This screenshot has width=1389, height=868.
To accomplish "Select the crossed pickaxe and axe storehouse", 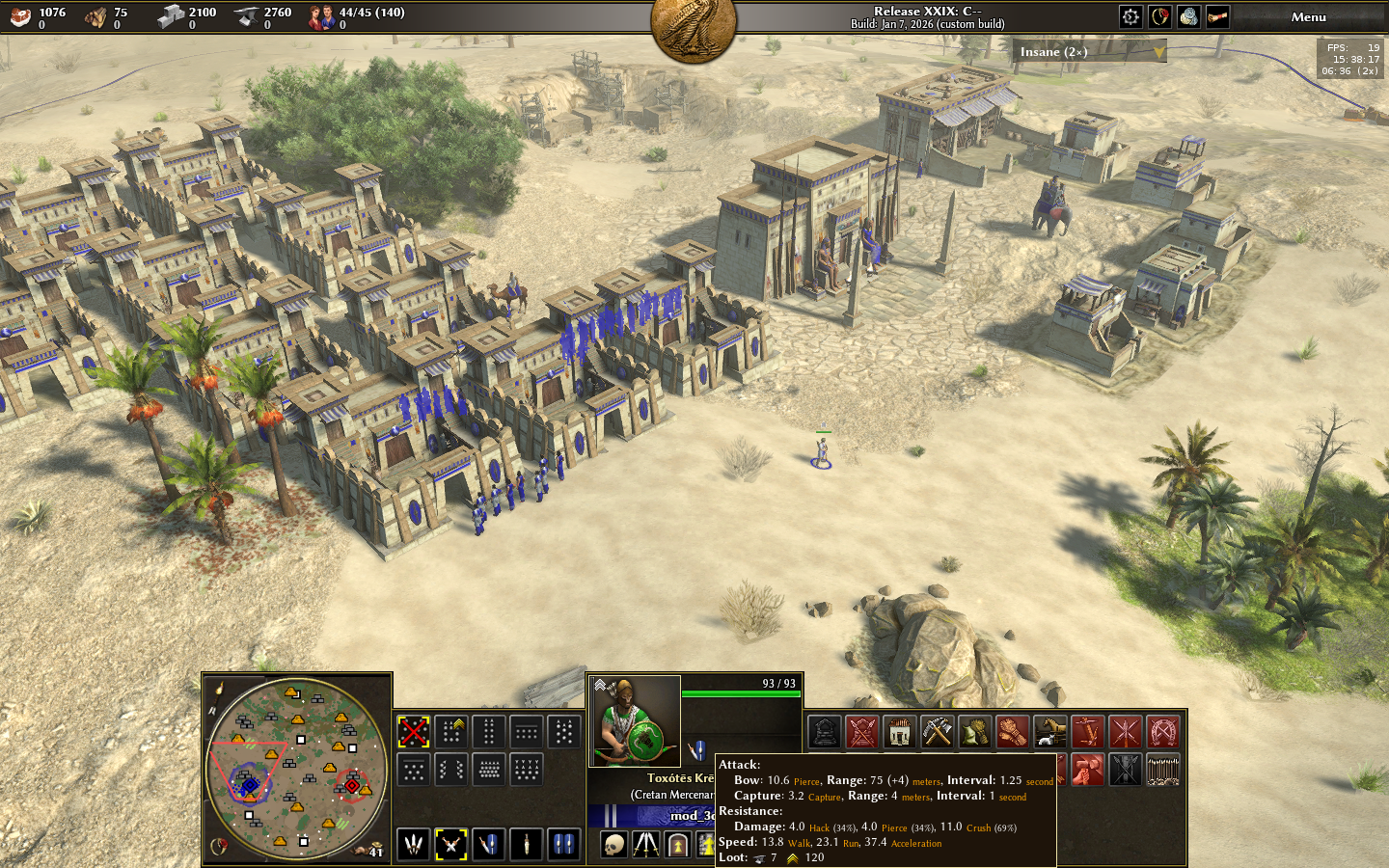I will (x=937, y=733).
